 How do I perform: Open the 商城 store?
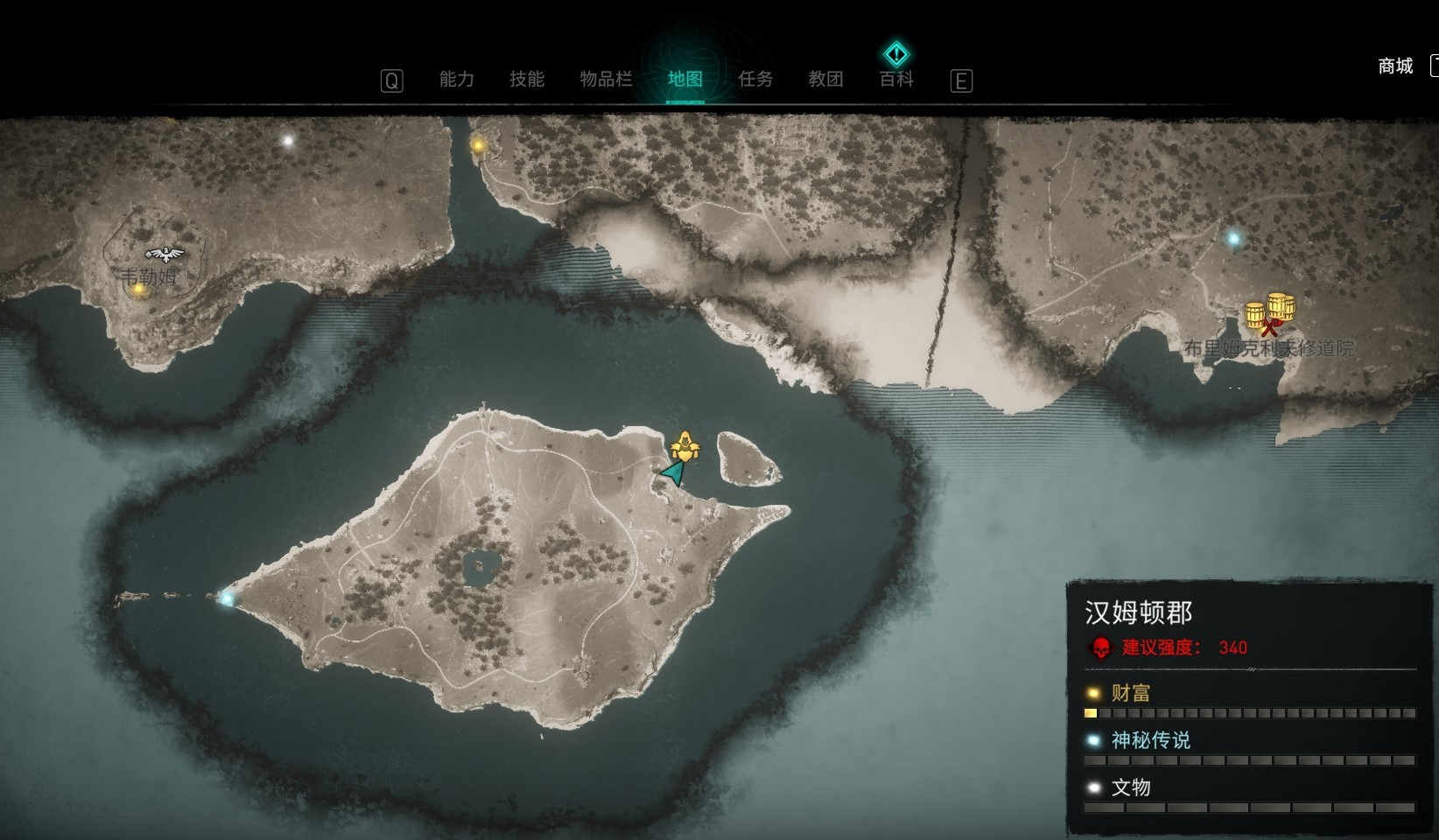[x=1395, y=66]
